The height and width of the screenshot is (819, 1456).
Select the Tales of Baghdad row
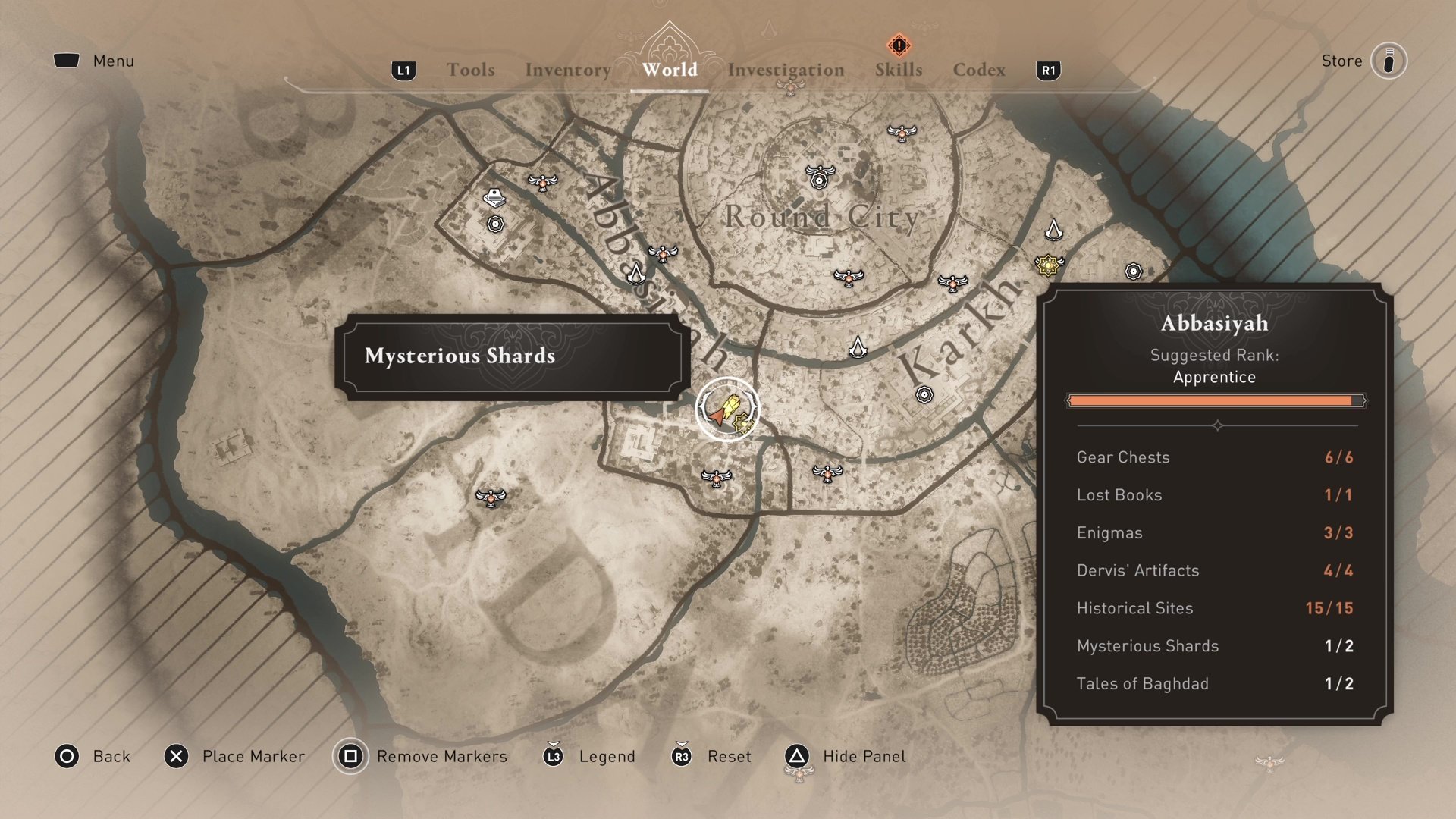pyautogui.click(x=1214, y=684)
